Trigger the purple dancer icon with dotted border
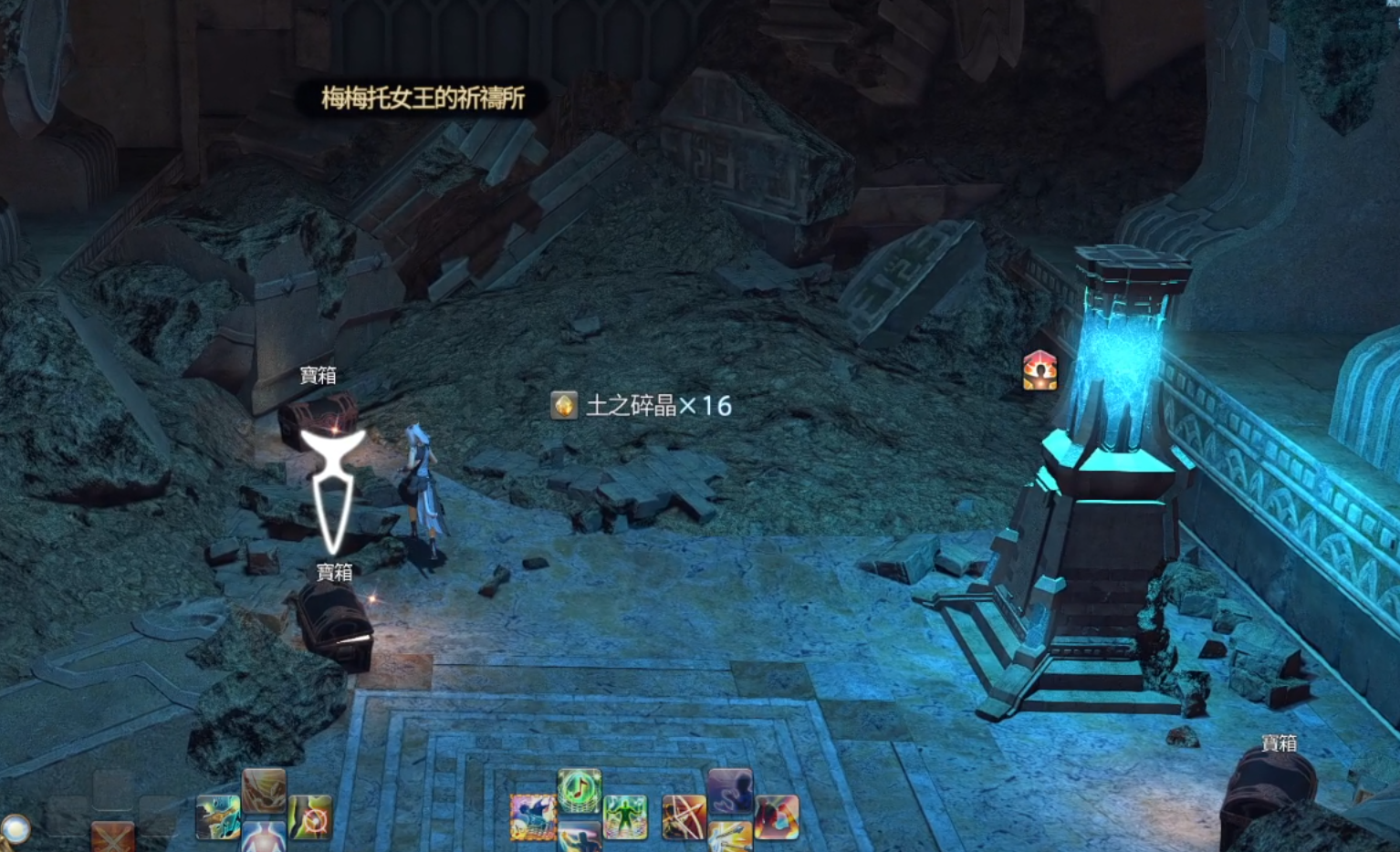Screen dimensions: 1400x852 pyautogui.click(x=533, y=816)
